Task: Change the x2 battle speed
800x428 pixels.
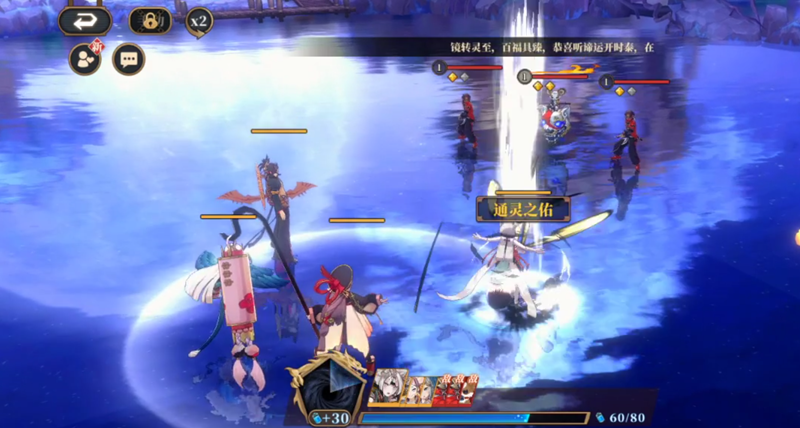Action: point(199,20)
